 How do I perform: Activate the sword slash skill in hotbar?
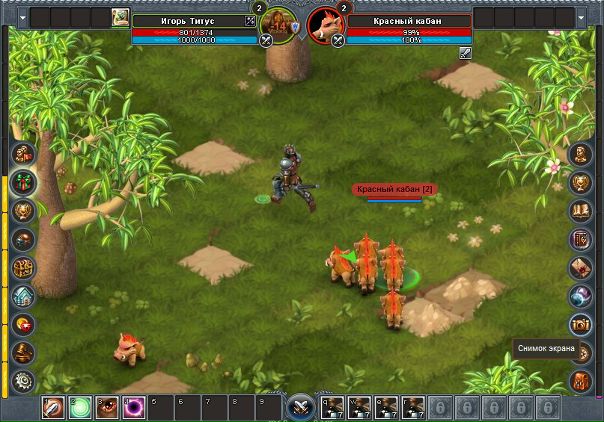click(x=53, y=408)
